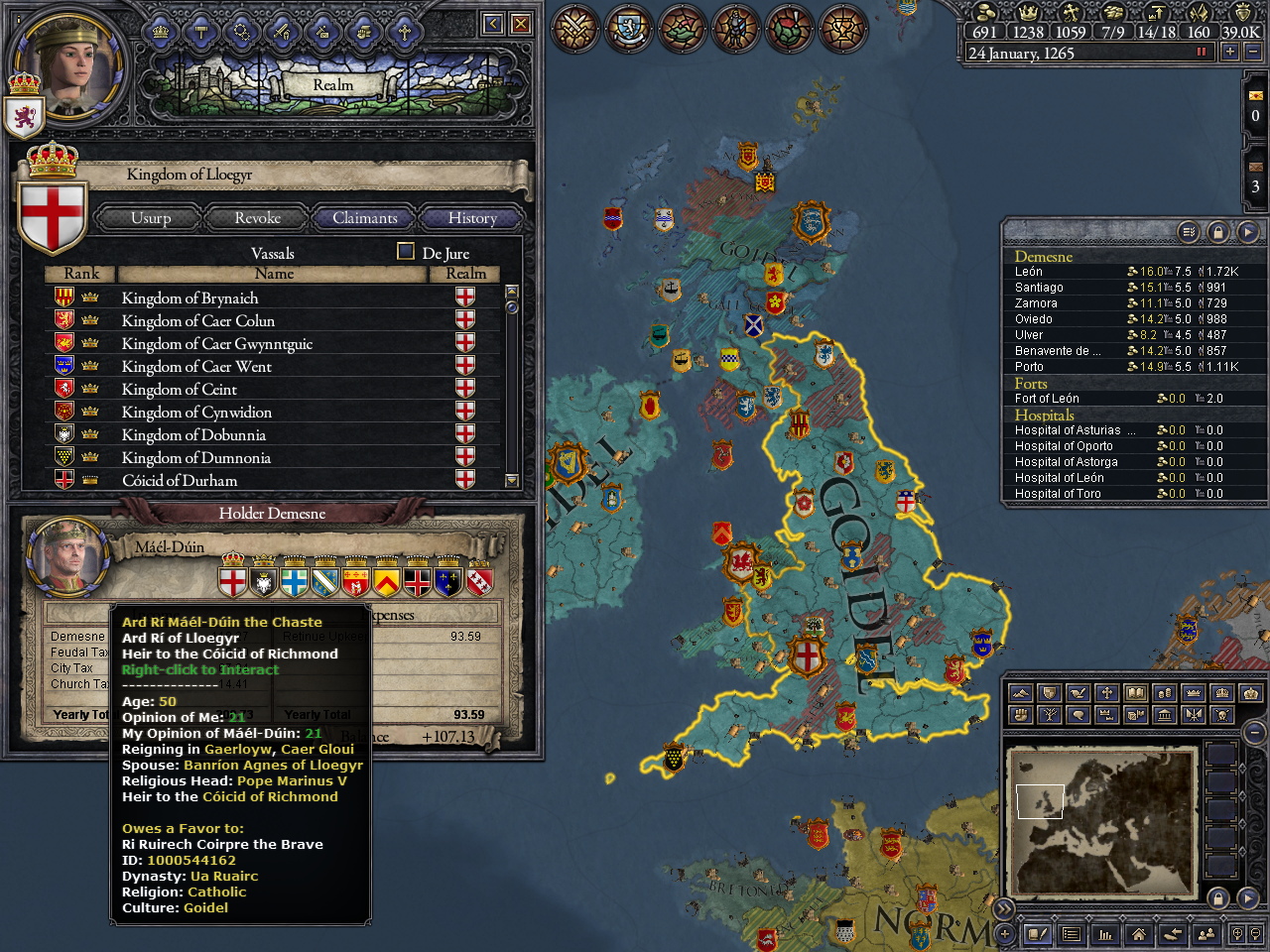This screenshot has height=952, width=1270.
Task: Open character finder with two-people icon
Action: (1208, 934)
